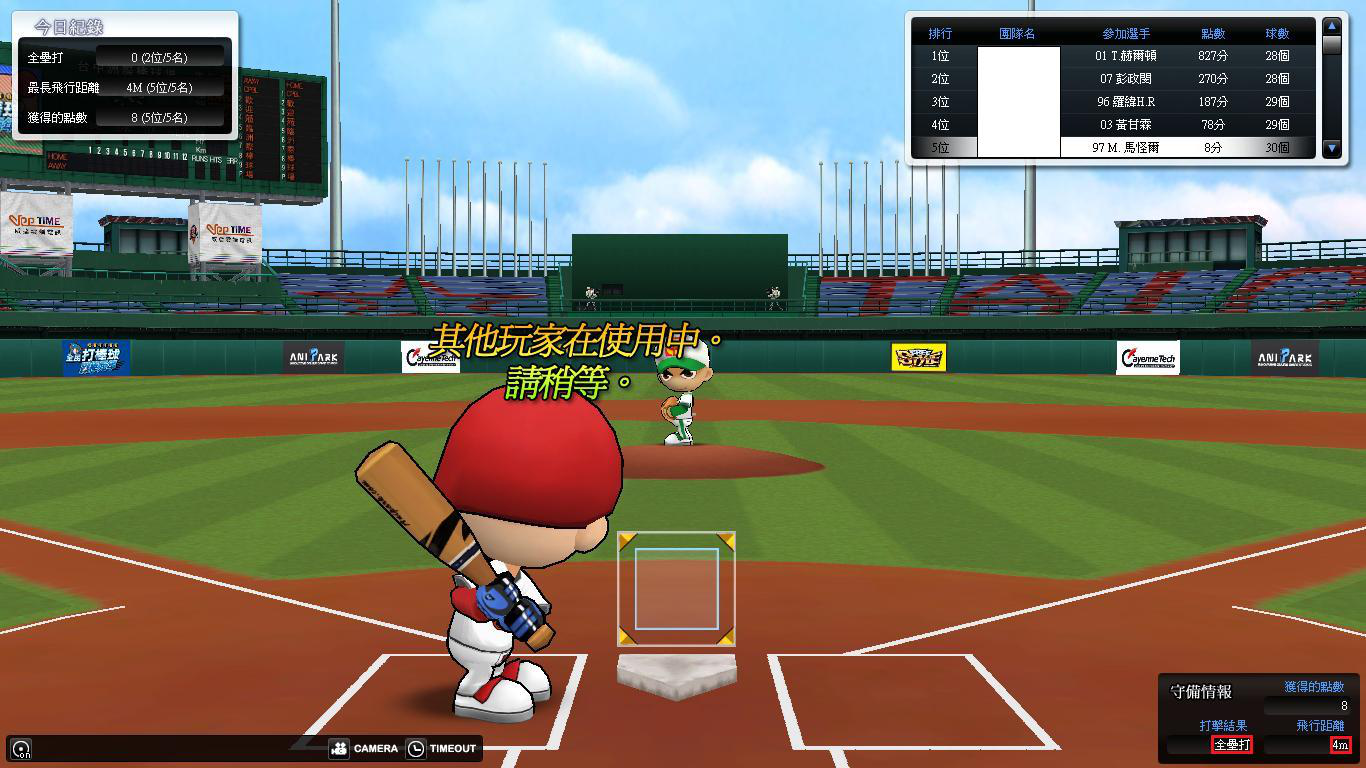The height and width of the screenshot is (768, 1366).
Task: Open the CAMERA view option
Action: [364, 748]
